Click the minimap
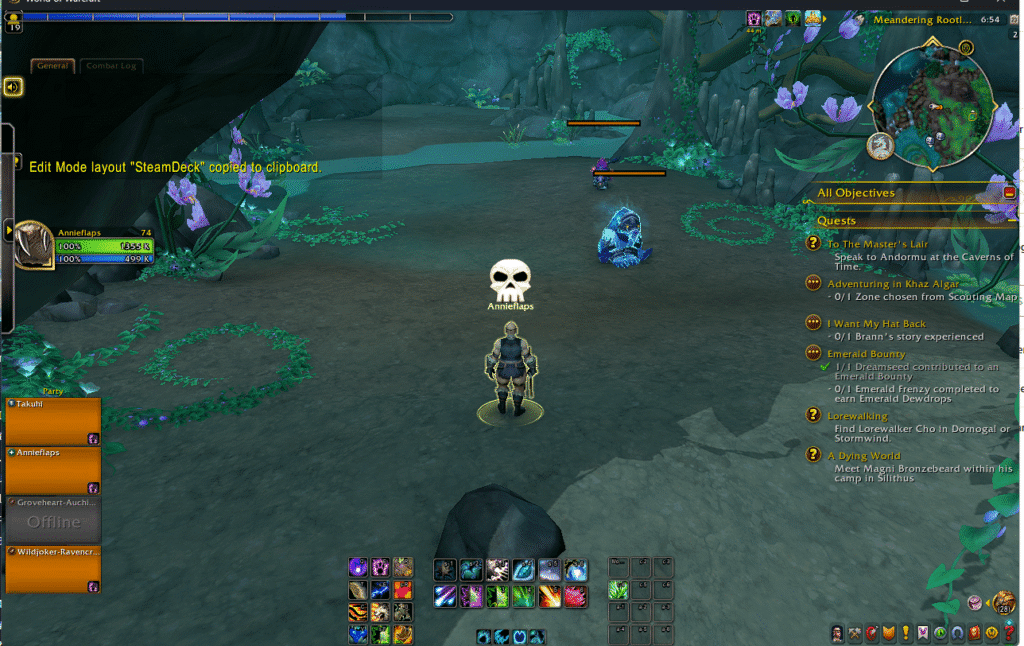This screenshot has width=1024, height=646. (930, 110)
